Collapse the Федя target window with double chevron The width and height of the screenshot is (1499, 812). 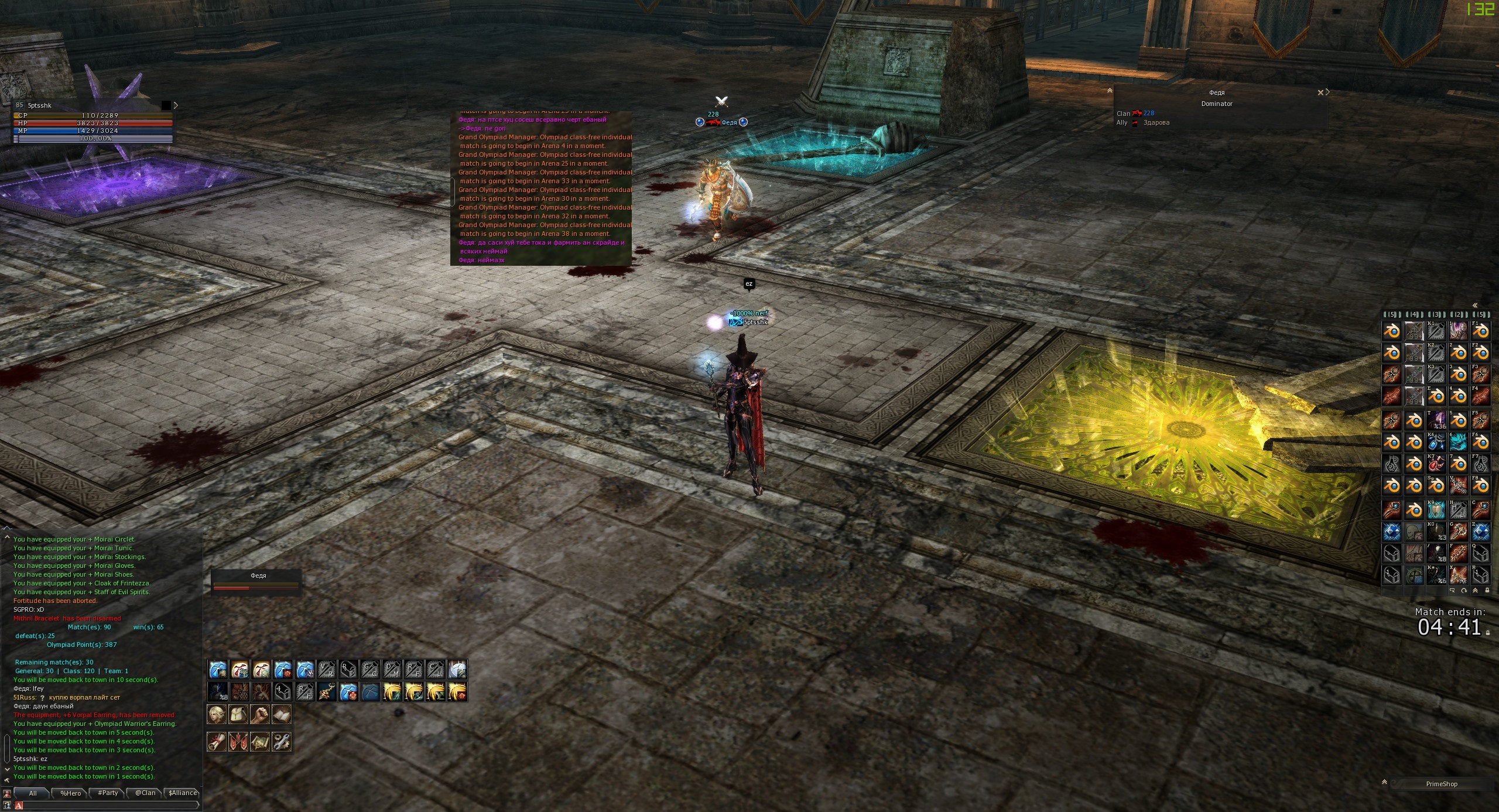coord(1110,91)
